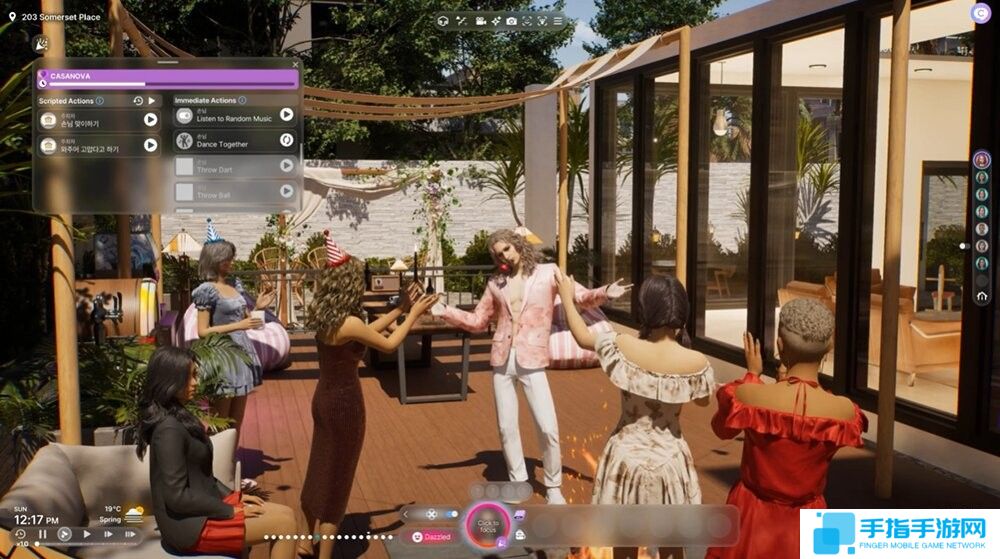
Task: Select the top character portrait in sidebar
Action: point(982,160)
